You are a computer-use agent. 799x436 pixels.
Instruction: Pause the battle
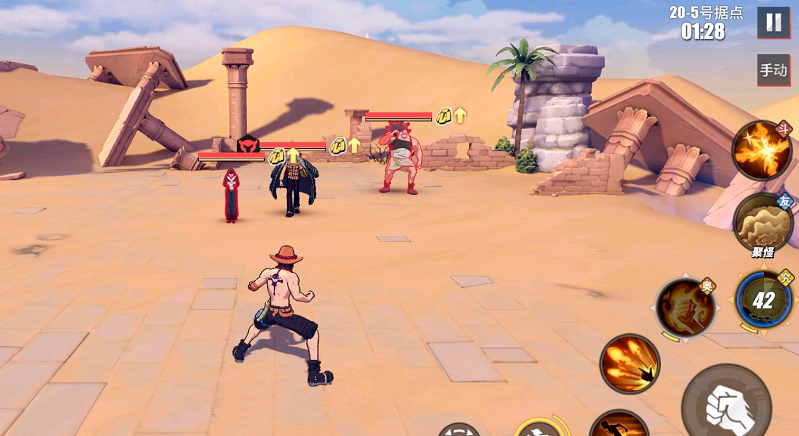pos(772,22)
